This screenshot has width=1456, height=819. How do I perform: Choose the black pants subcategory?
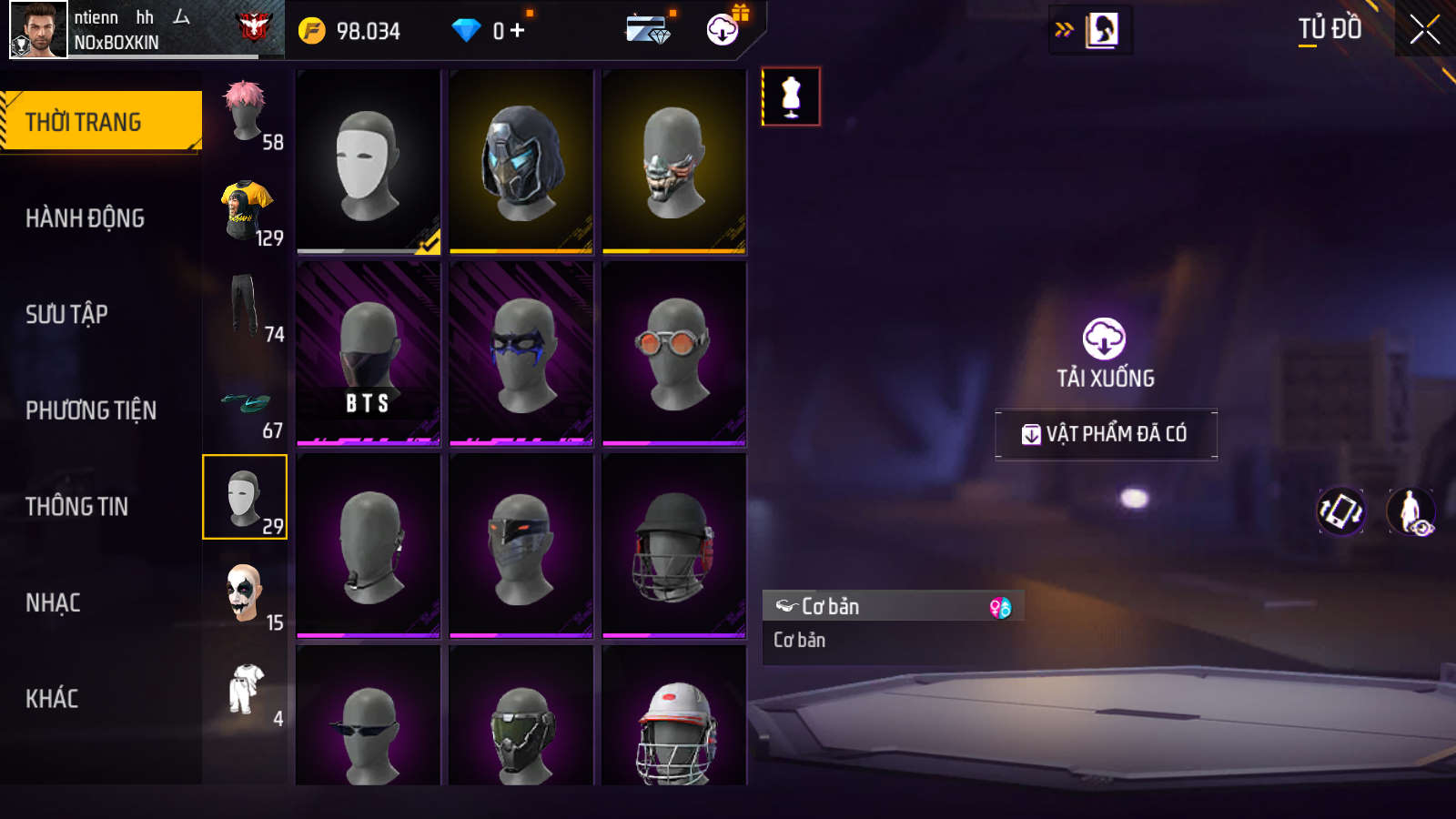(x=244, y=306)
